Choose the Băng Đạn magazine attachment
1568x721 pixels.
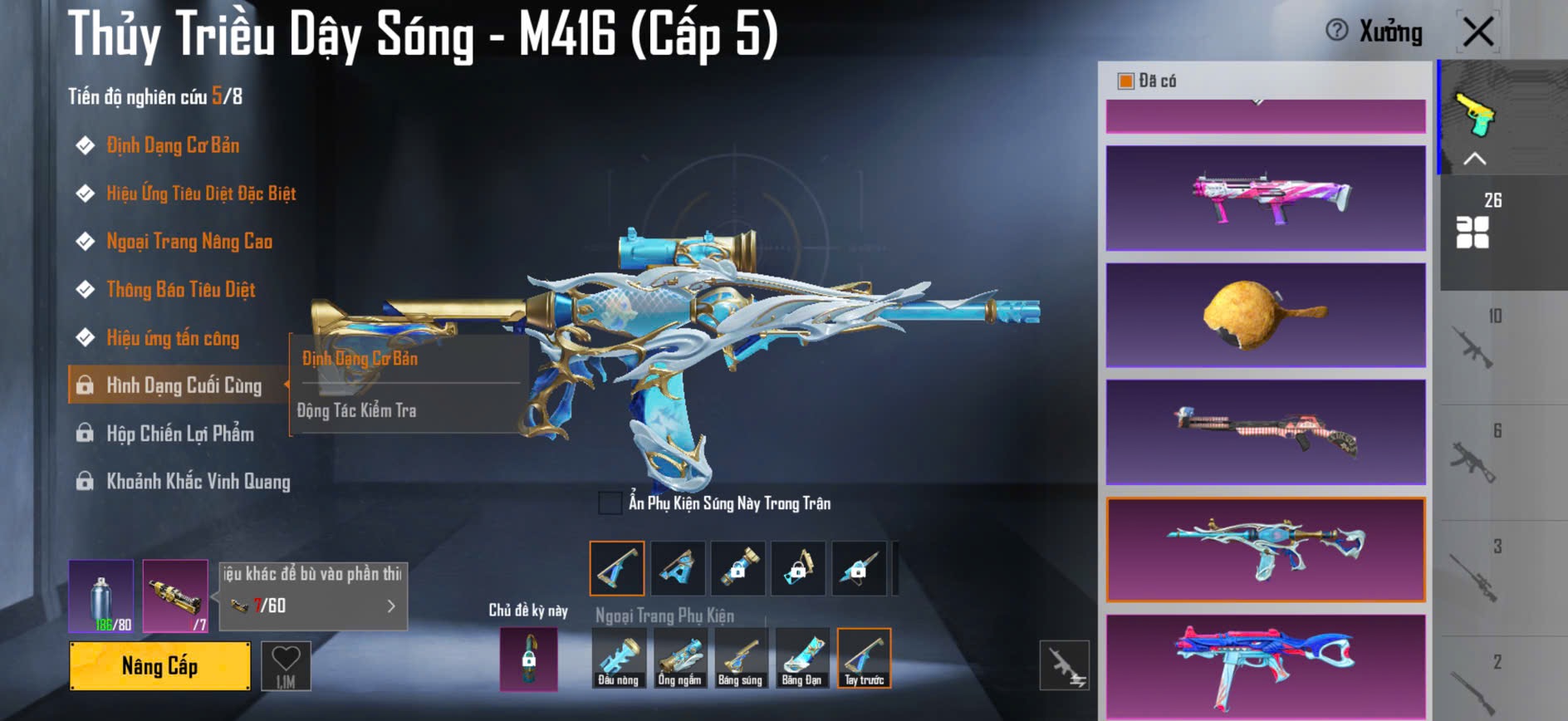click(801, 658)
